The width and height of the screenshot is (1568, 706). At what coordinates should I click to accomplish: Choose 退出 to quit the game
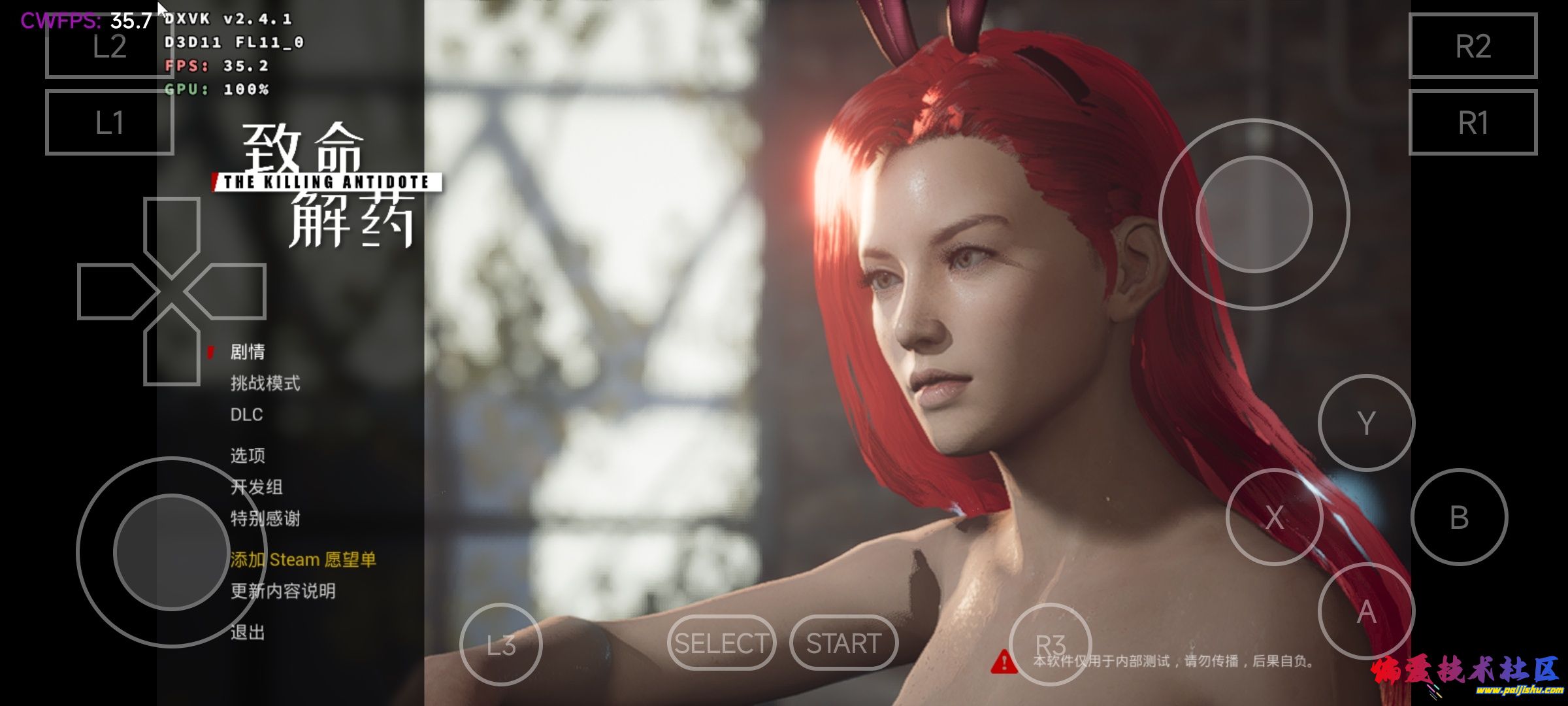click(x=248, y=632)
